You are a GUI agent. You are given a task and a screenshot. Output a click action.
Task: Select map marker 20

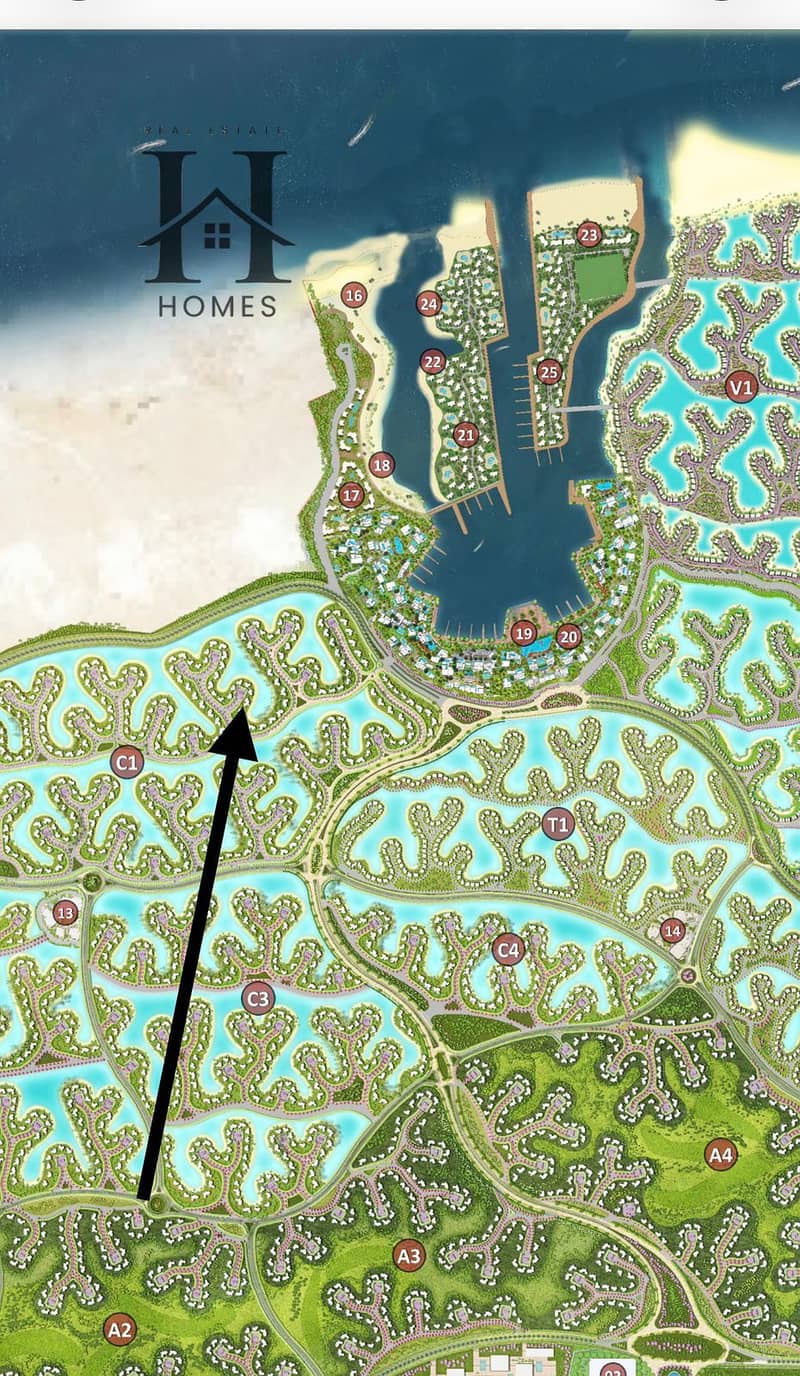(568, 636)
